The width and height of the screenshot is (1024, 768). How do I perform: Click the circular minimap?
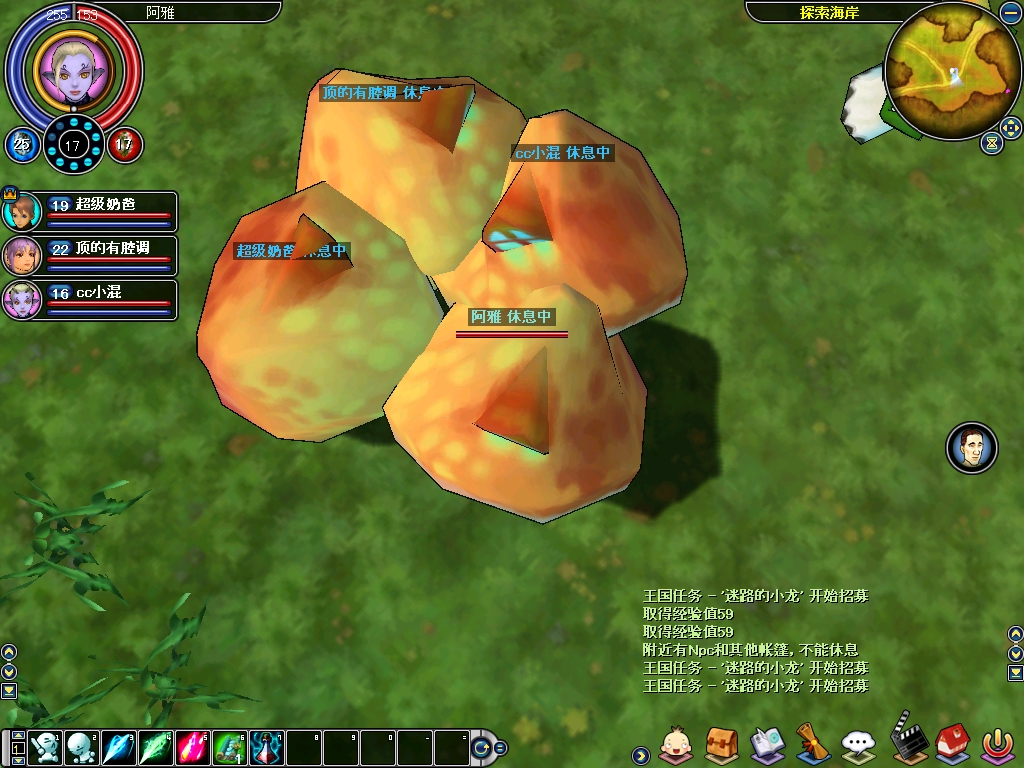point(952,72)
